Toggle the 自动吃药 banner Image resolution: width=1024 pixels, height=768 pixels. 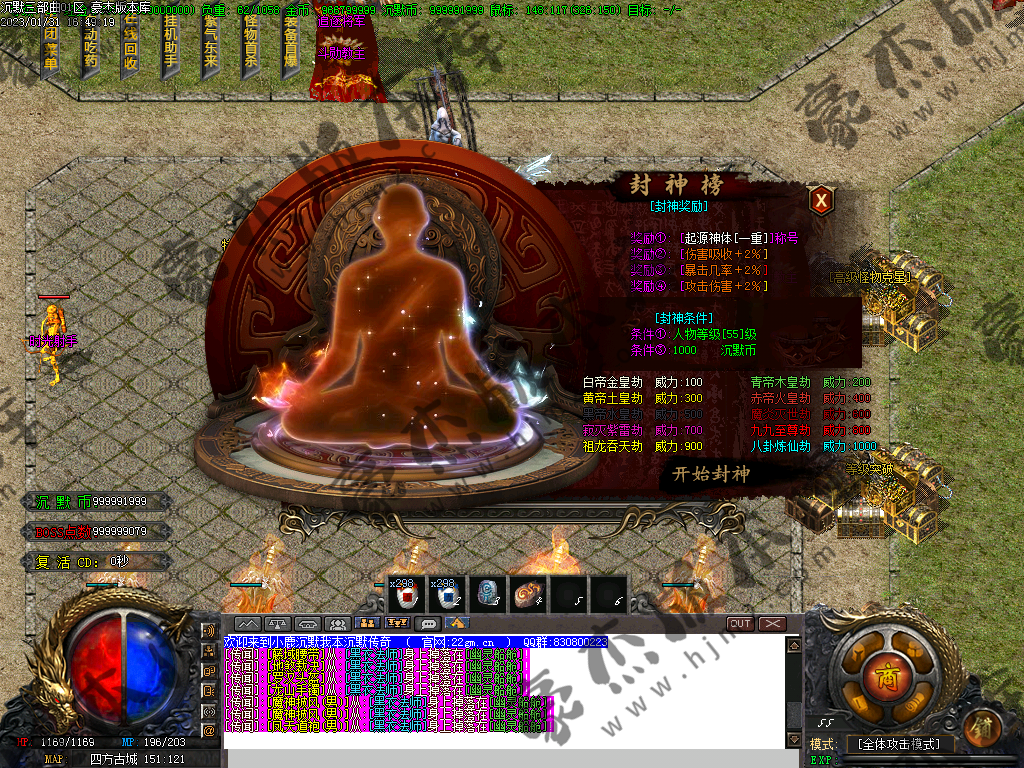90,46
